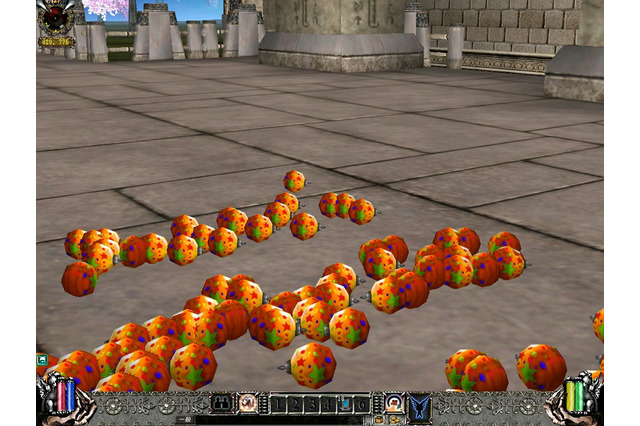
Task: Select hotbar slot 1
Action: click(279, 404)
